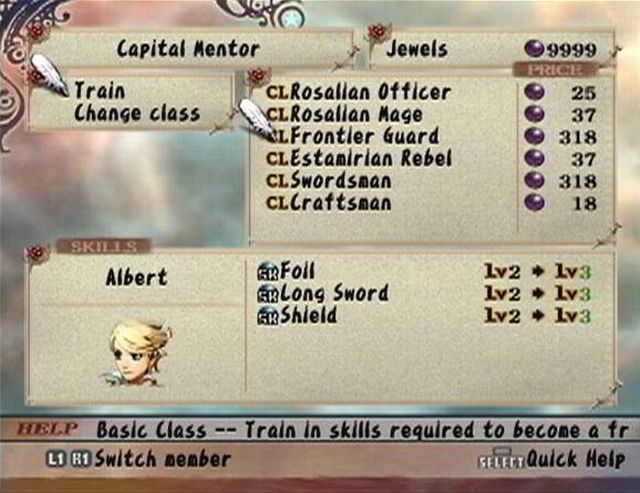Pick the Rosalian Mage class

[x=355, y=114]
